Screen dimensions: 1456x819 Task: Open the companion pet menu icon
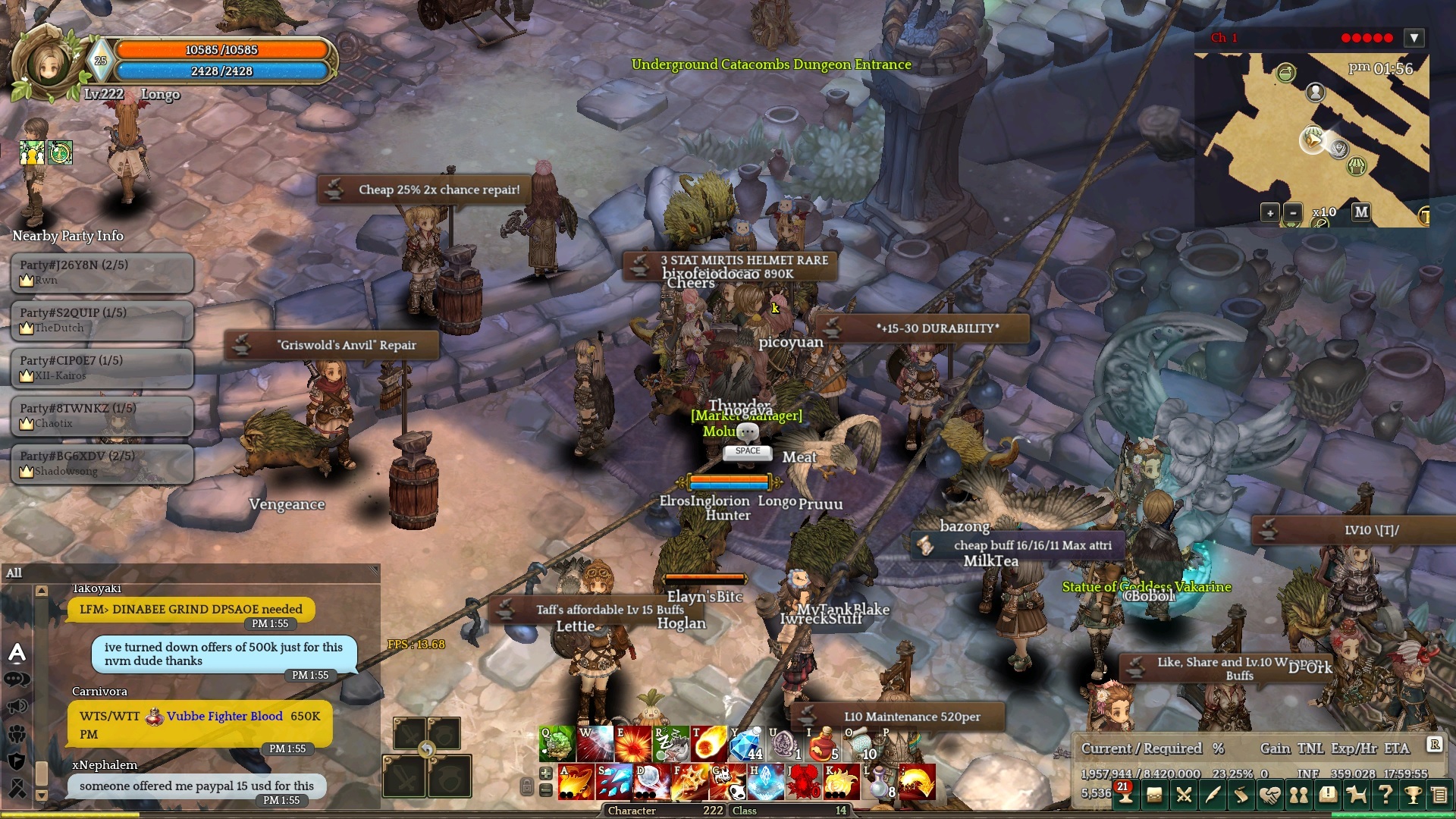coord(1356,795)
